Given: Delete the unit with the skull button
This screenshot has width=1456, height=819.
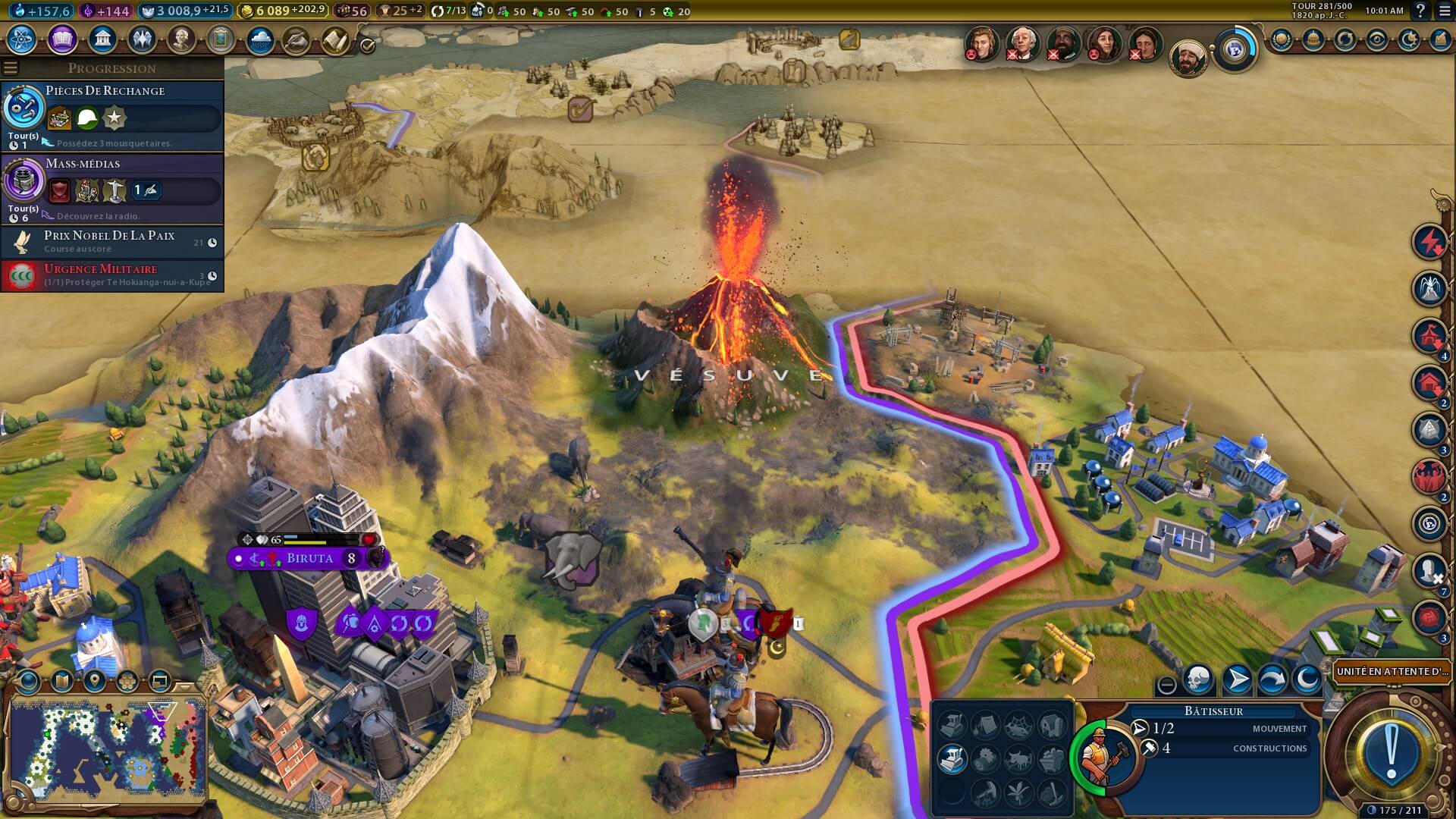Looking at the screenshot, I should 1198,679.
